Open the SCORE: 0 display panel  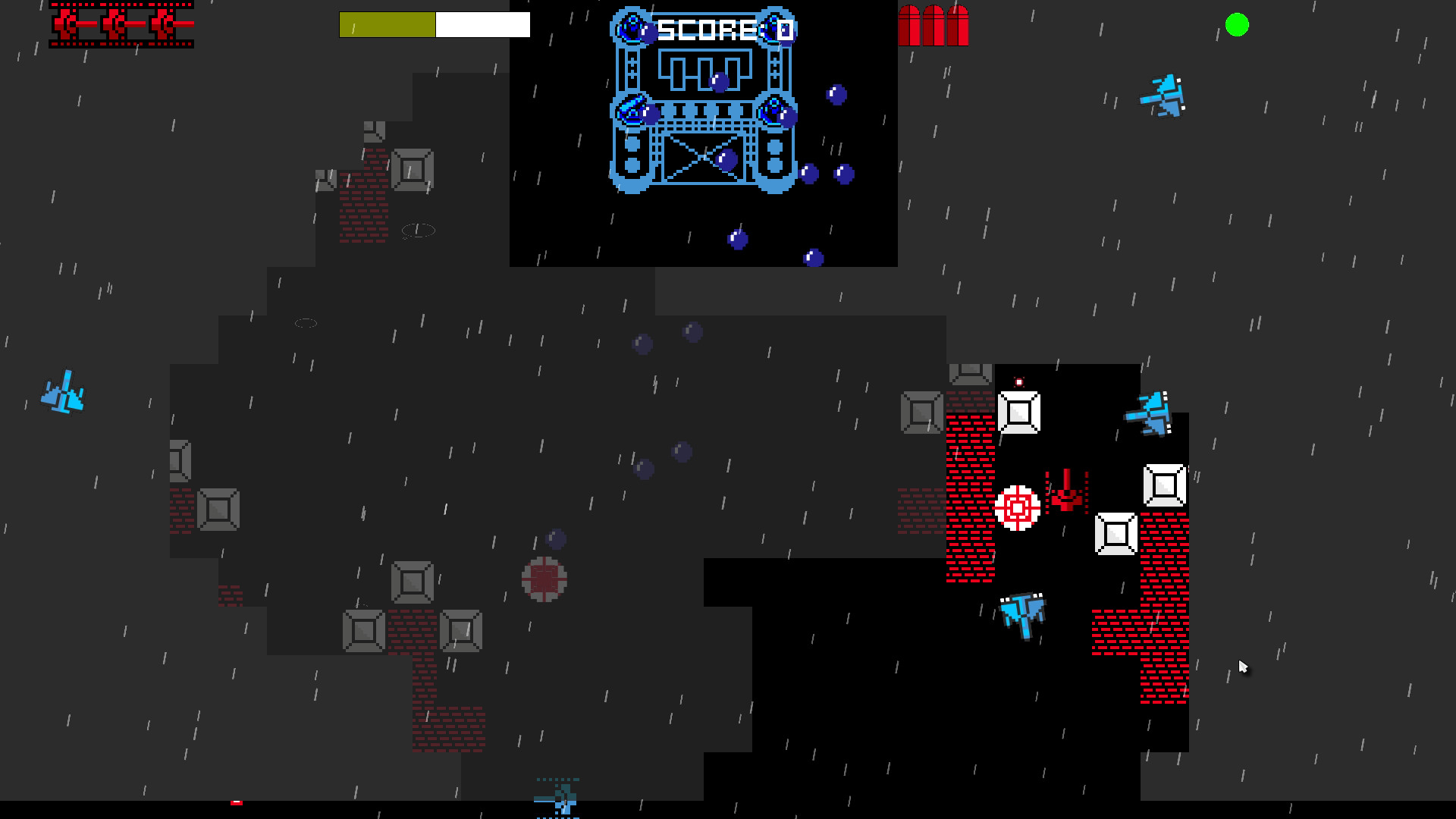click(724, 29)
